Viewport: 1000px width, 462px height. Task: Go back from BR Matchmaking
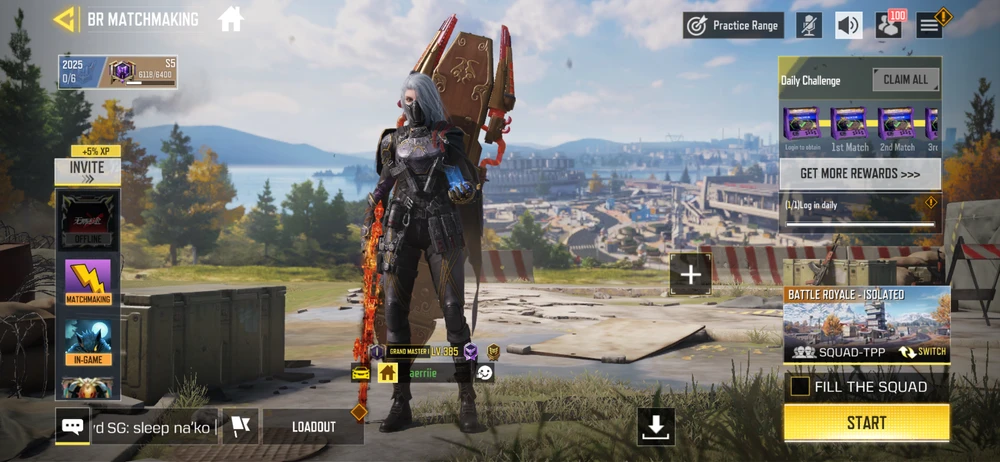tap(66, 19)
